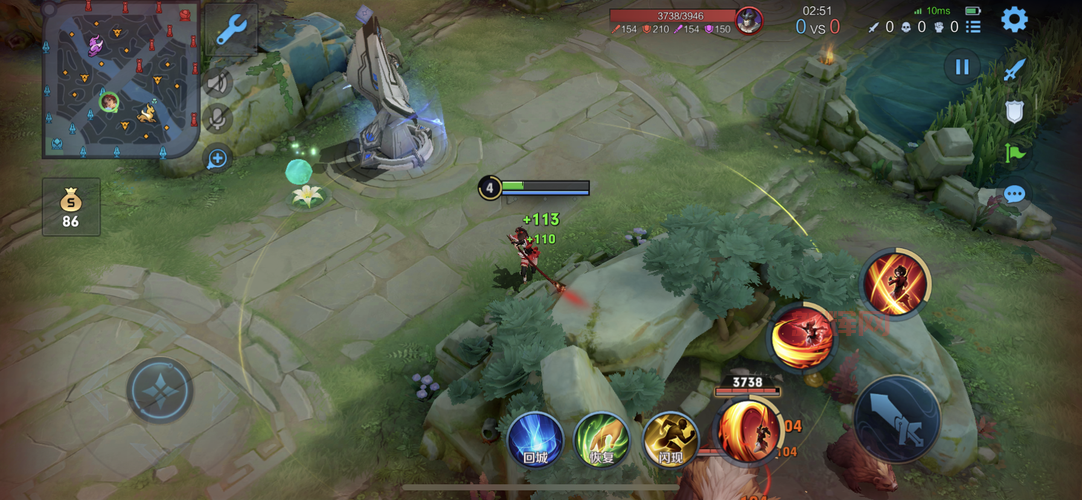Activate the 恢复 heal spell
This screenshot has height=500, width=1082.
[602, 439]
